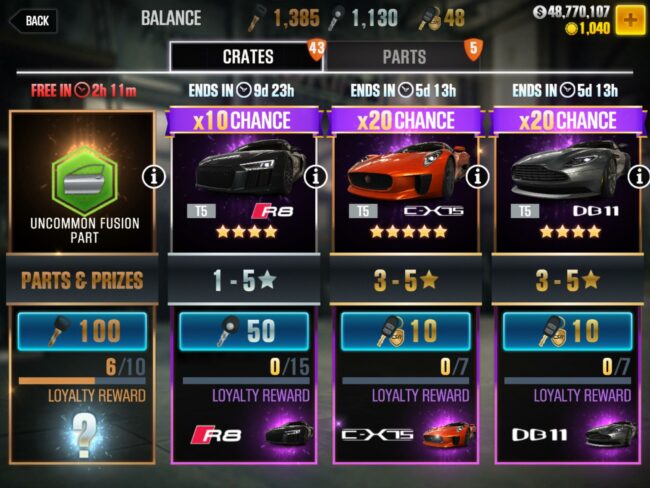This screenshot has height=488, width=650.
Task: Buy the DB11 crate for 10 gold keys
Action: tap(567, 331)
